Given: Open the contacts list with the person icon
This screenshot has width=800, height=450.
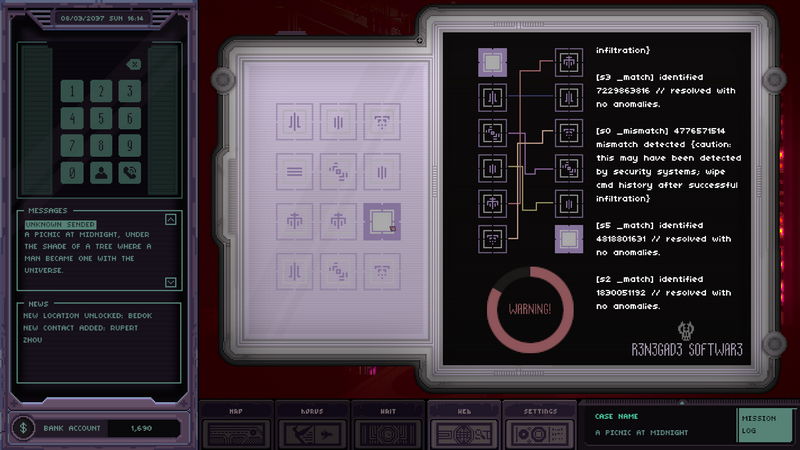Looking at the screenshot, I should pyautogui.click(x=101, y=172).
